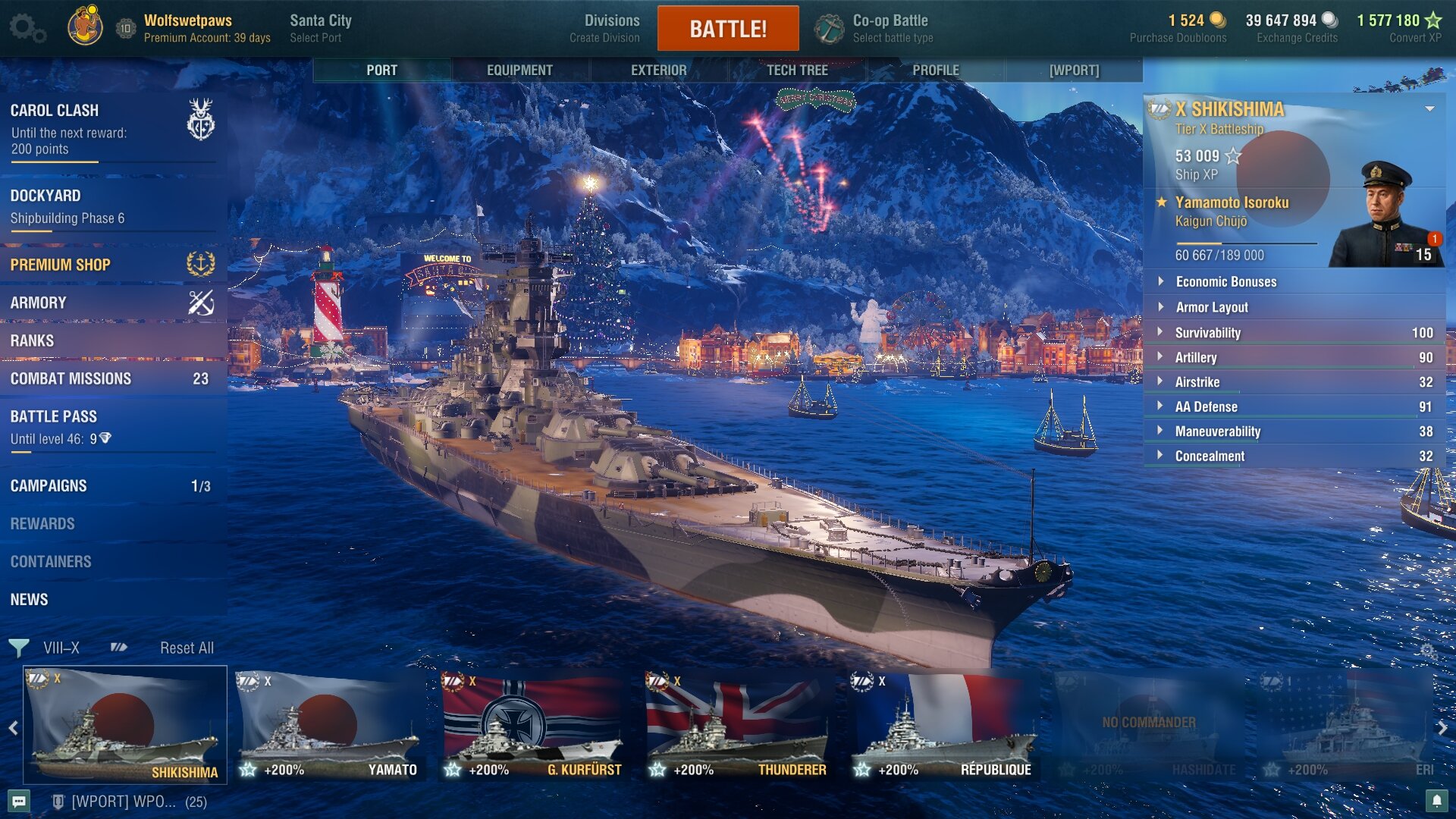Open the chat window icon

click(20, 801)
